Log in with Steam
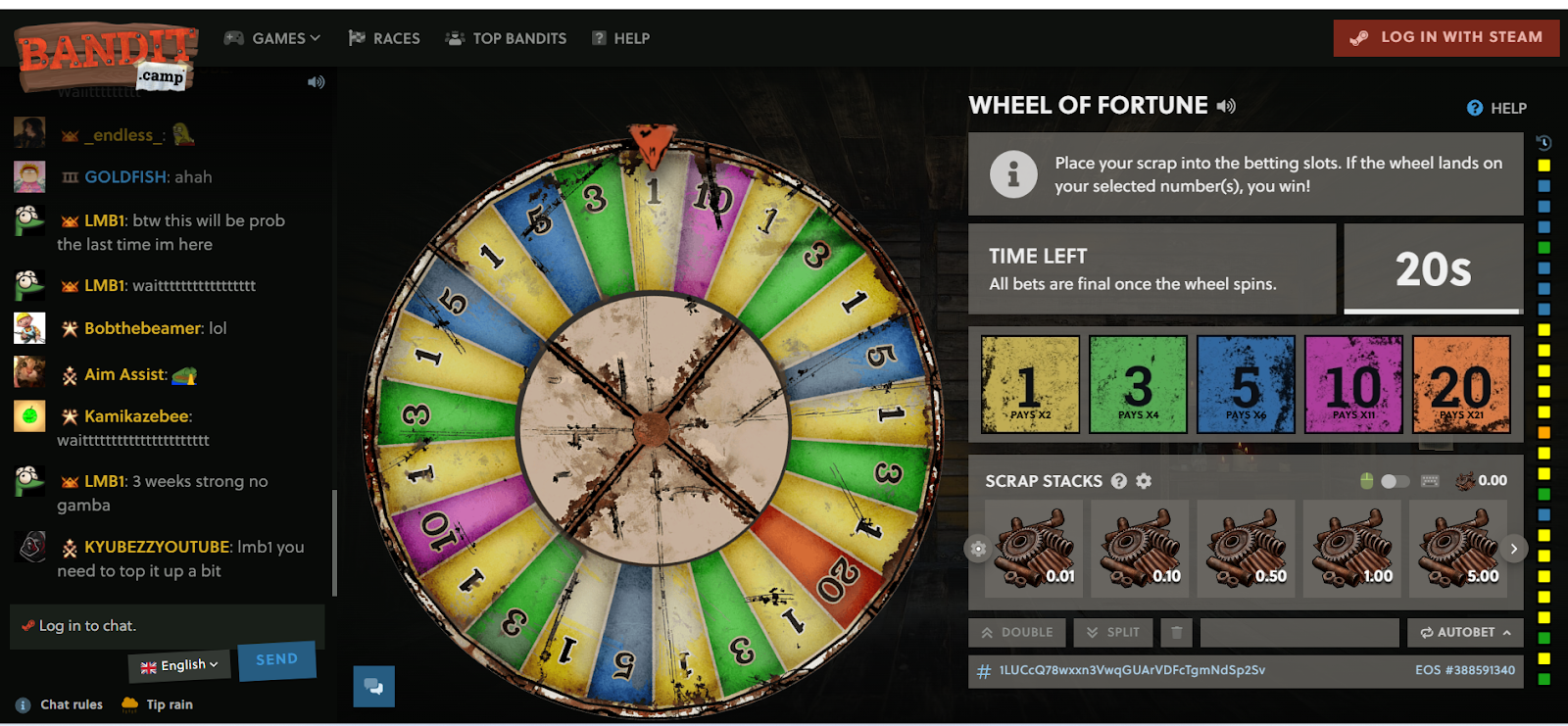 (x=1445, y=37)
